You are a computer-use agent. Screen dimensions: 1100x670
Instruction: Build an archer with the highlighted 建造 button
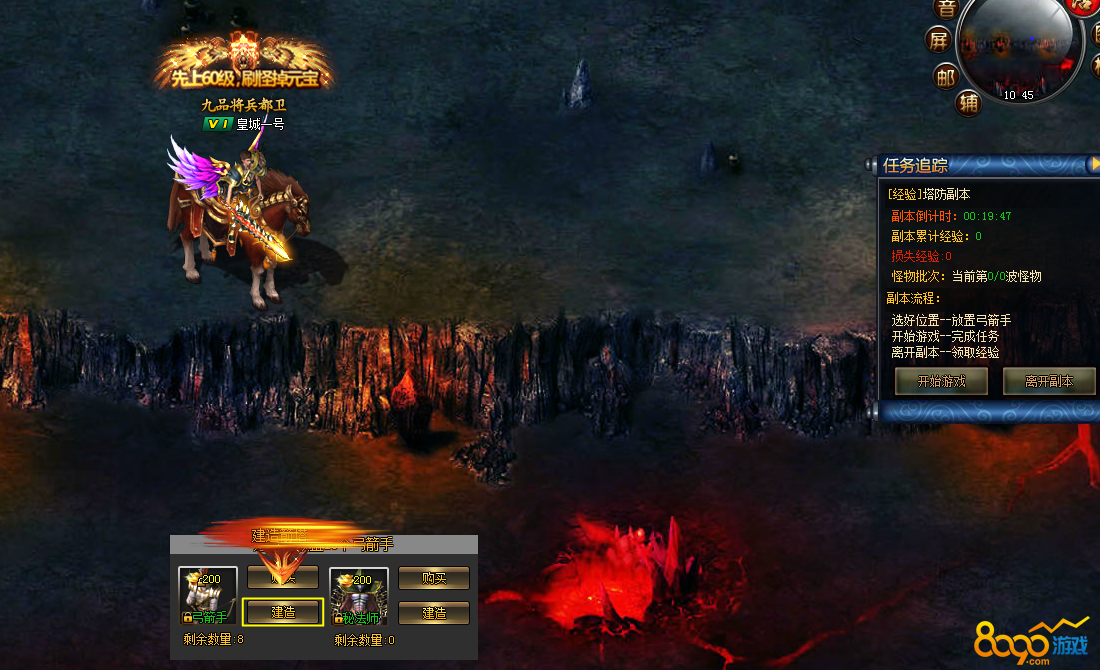283,612
